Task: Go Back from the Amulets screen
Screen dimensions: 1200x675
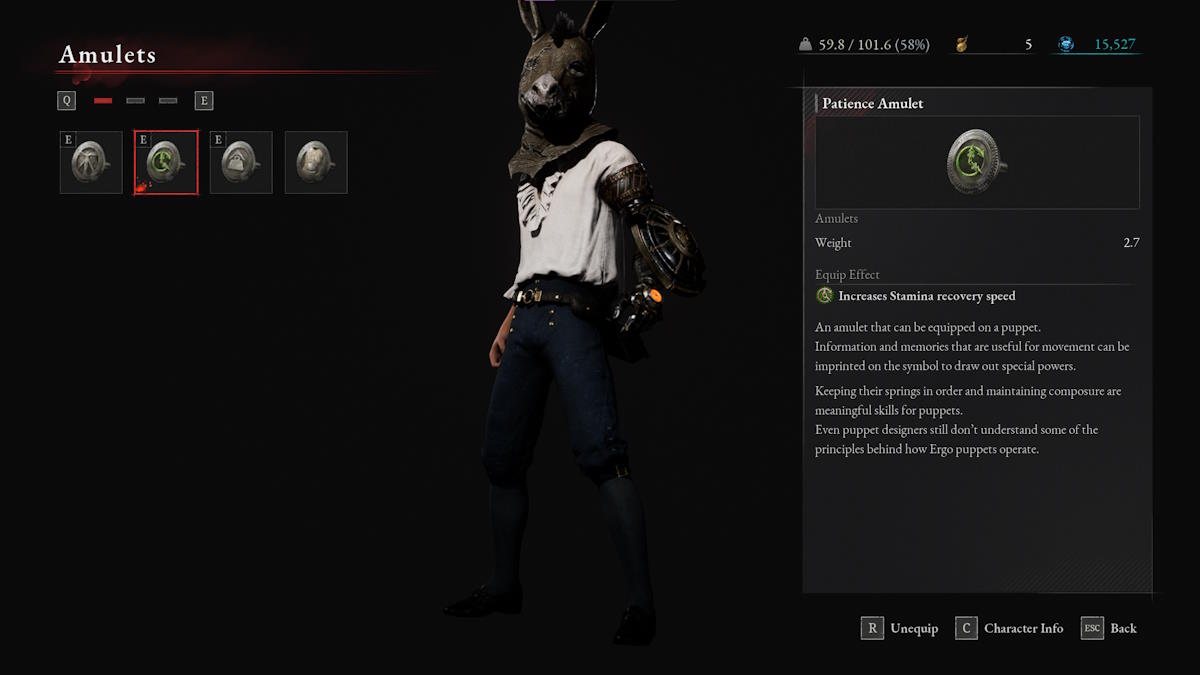Action: pyautogui.click(x=1110, y=628)
